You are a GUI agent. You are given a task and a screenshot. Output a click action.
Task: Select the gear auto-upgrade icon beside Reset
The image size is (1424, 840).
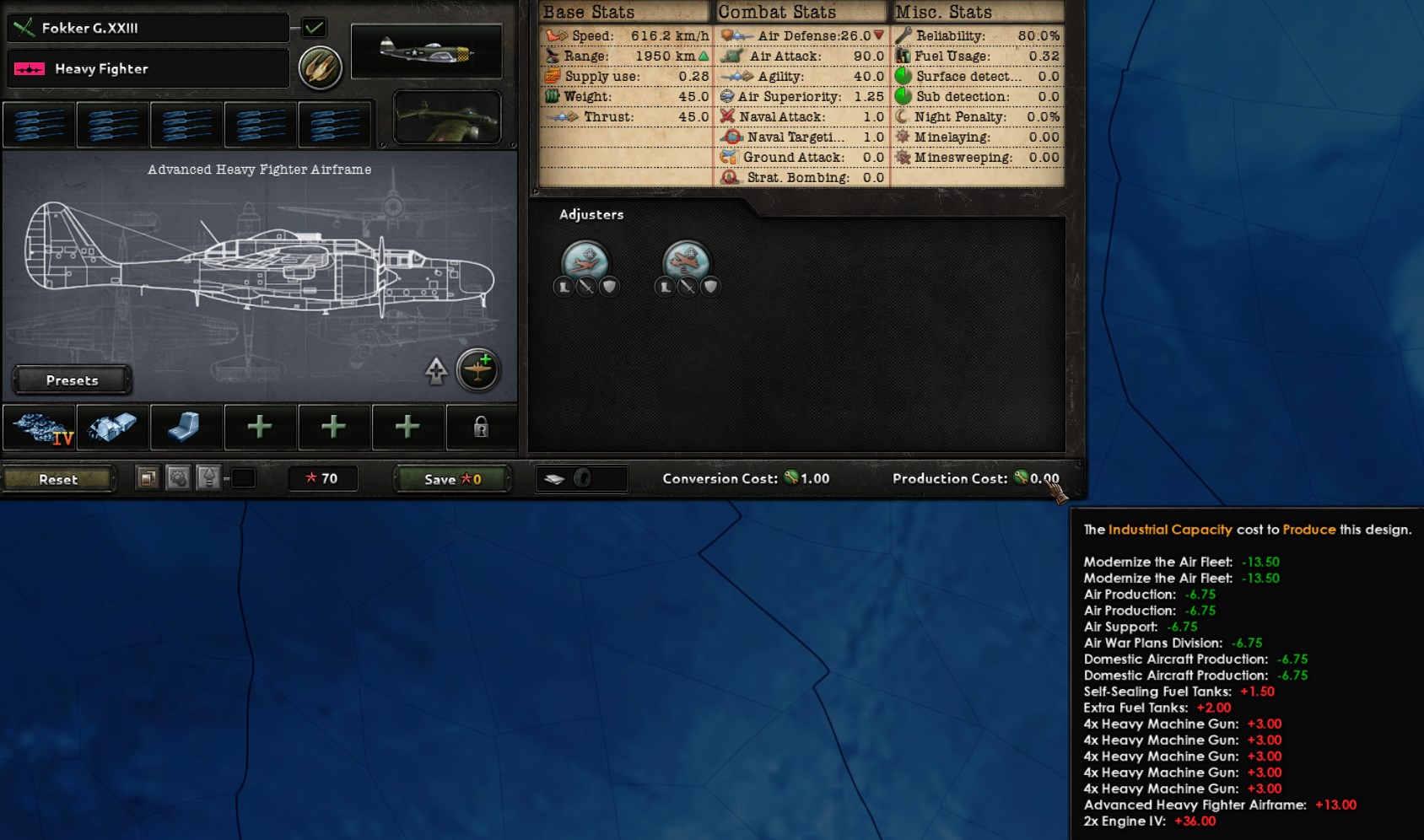pyautogui.click(x=178, y=477)
